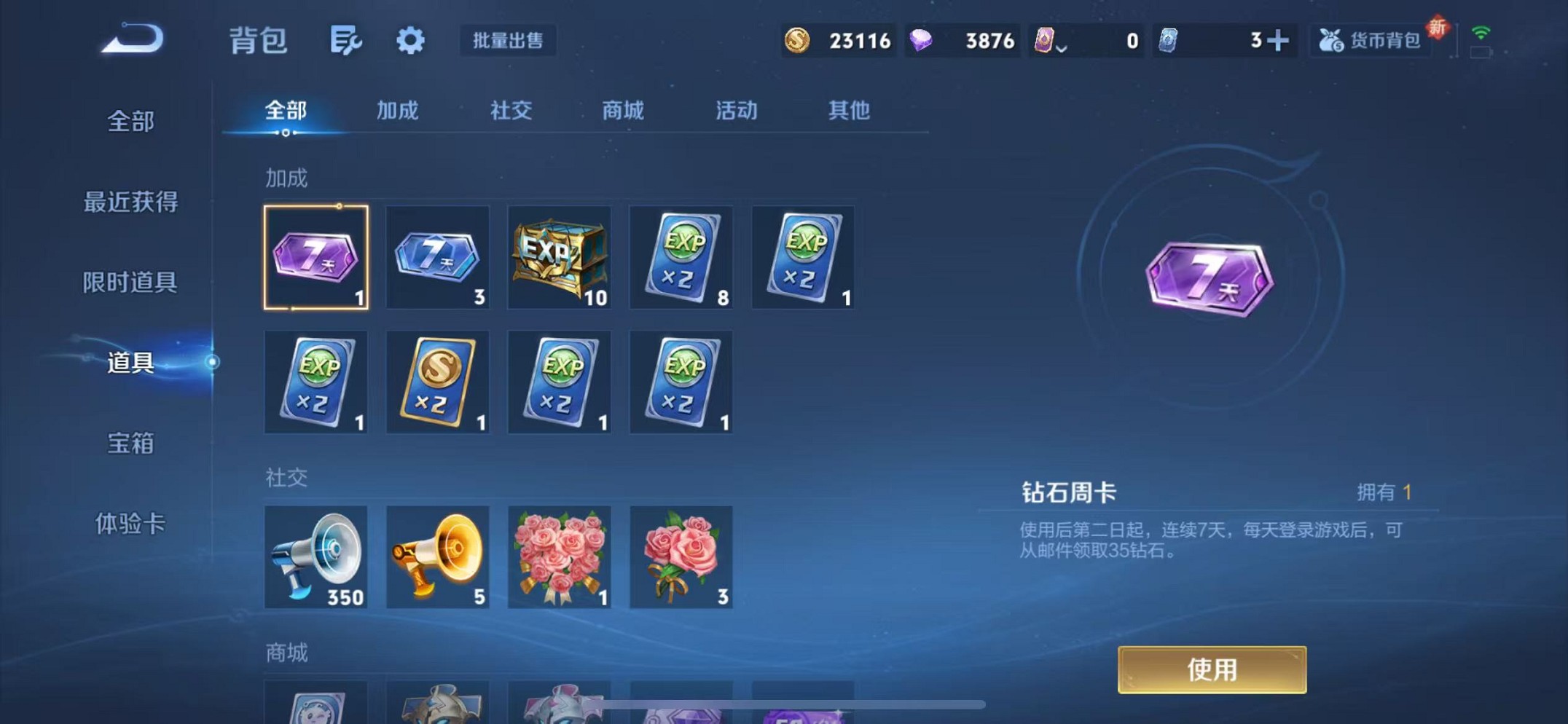The image size is (1568, 724).
Task: Select the golden megaphone item
Action: (x=437, y=558)
